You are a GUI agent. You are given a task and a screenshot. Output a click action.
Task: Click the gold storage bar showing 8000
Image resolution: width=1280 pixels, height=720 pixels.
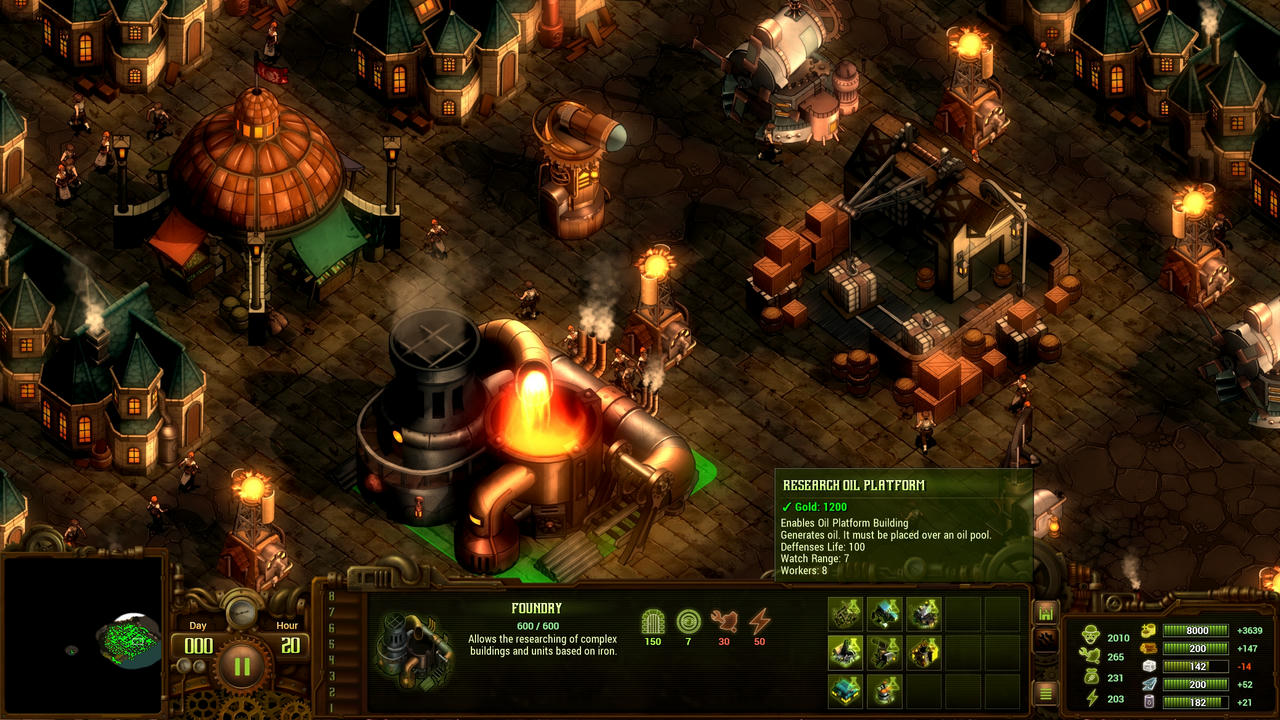(1196, 630)
